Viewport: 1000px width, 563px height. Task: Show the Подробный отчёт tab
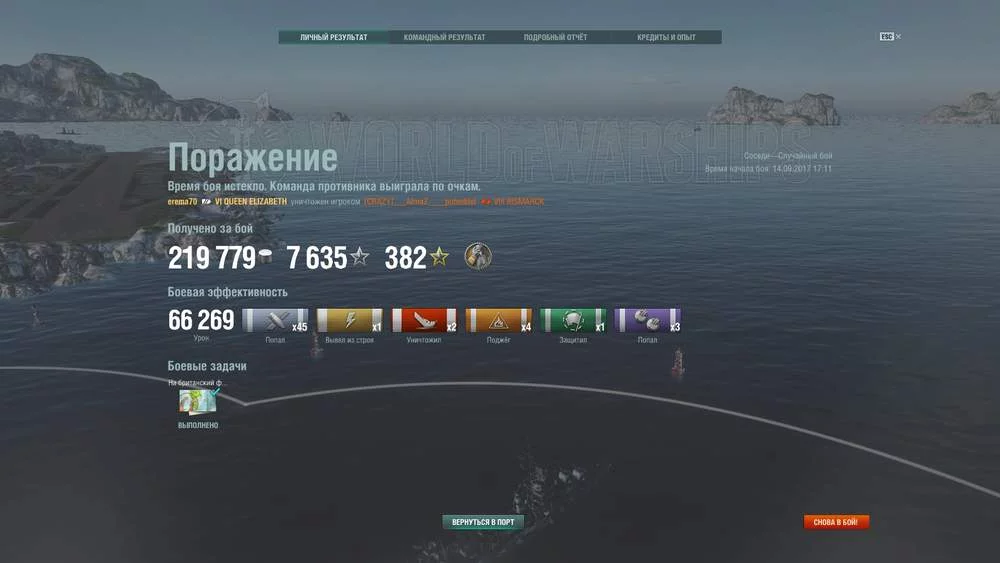(555, 38)
